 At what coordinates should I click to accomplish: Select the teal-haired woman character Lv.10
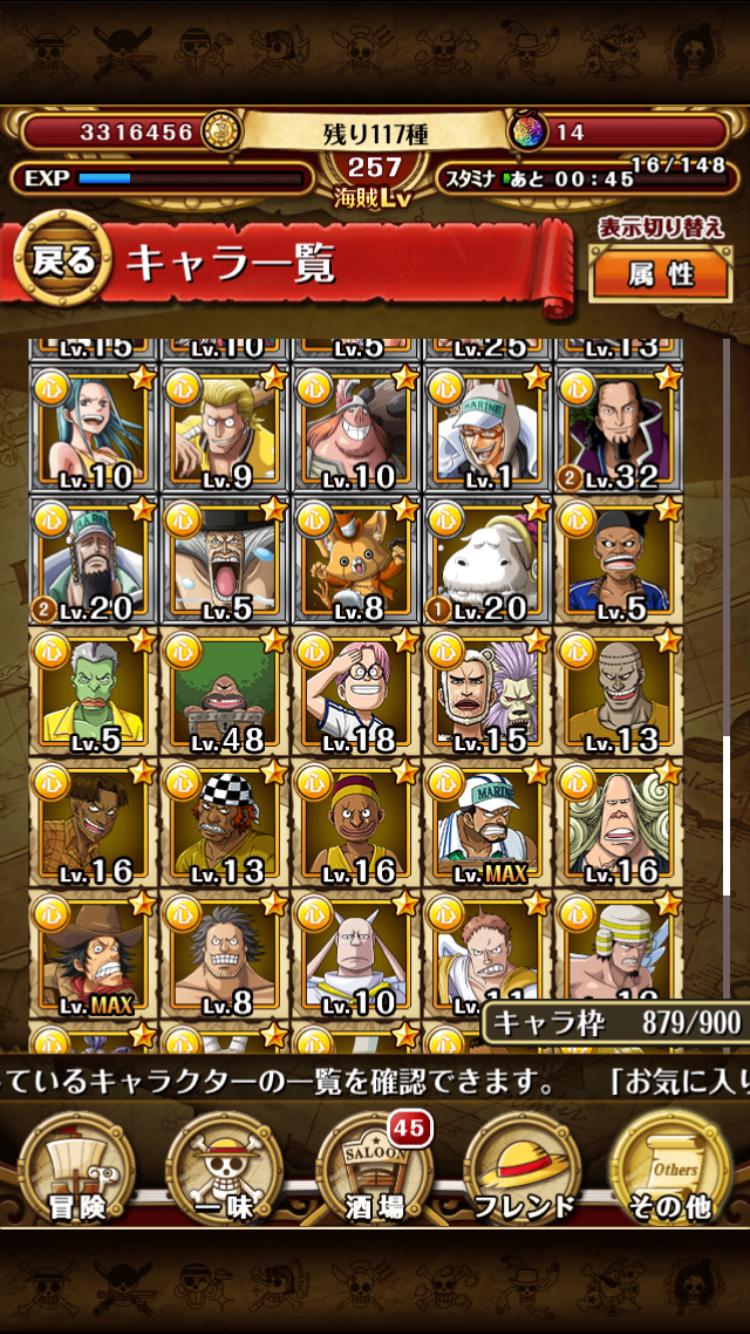(92, 428)
